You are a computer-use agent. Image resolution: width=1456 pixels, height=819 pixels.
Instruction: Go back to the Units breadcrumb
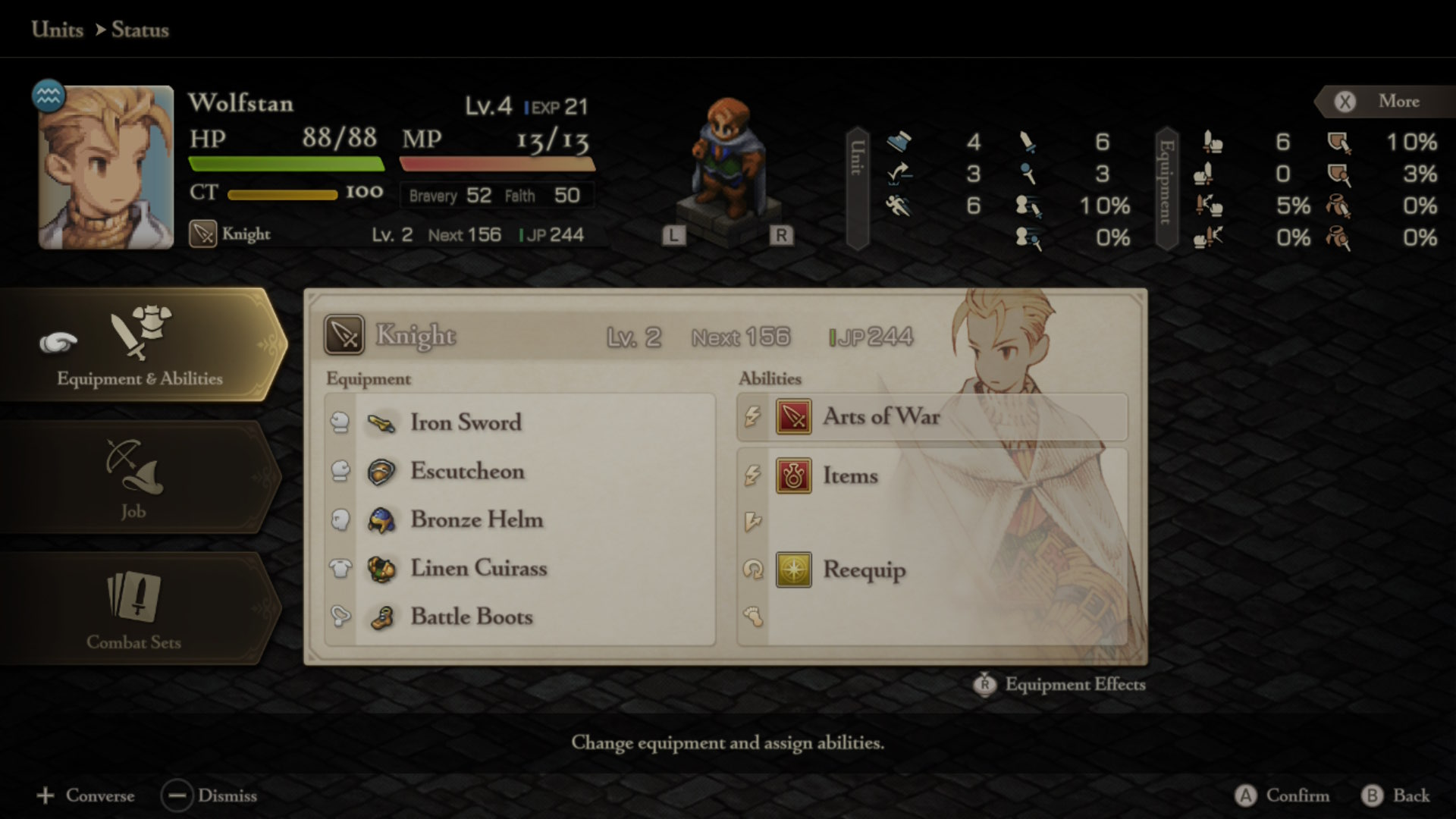coord(58,30)
